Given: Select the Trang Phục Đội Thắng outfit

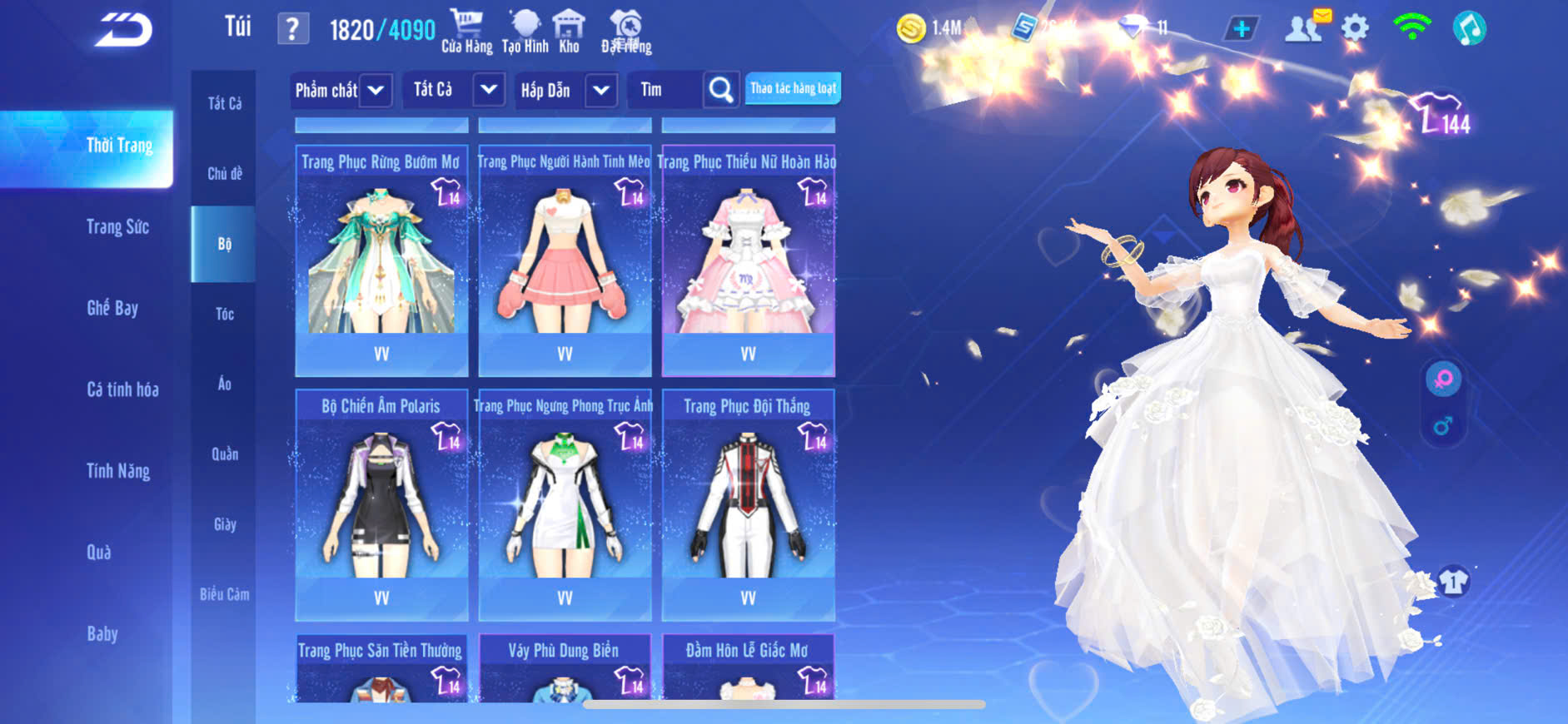Looking at the screenshot, I should 748,503.
